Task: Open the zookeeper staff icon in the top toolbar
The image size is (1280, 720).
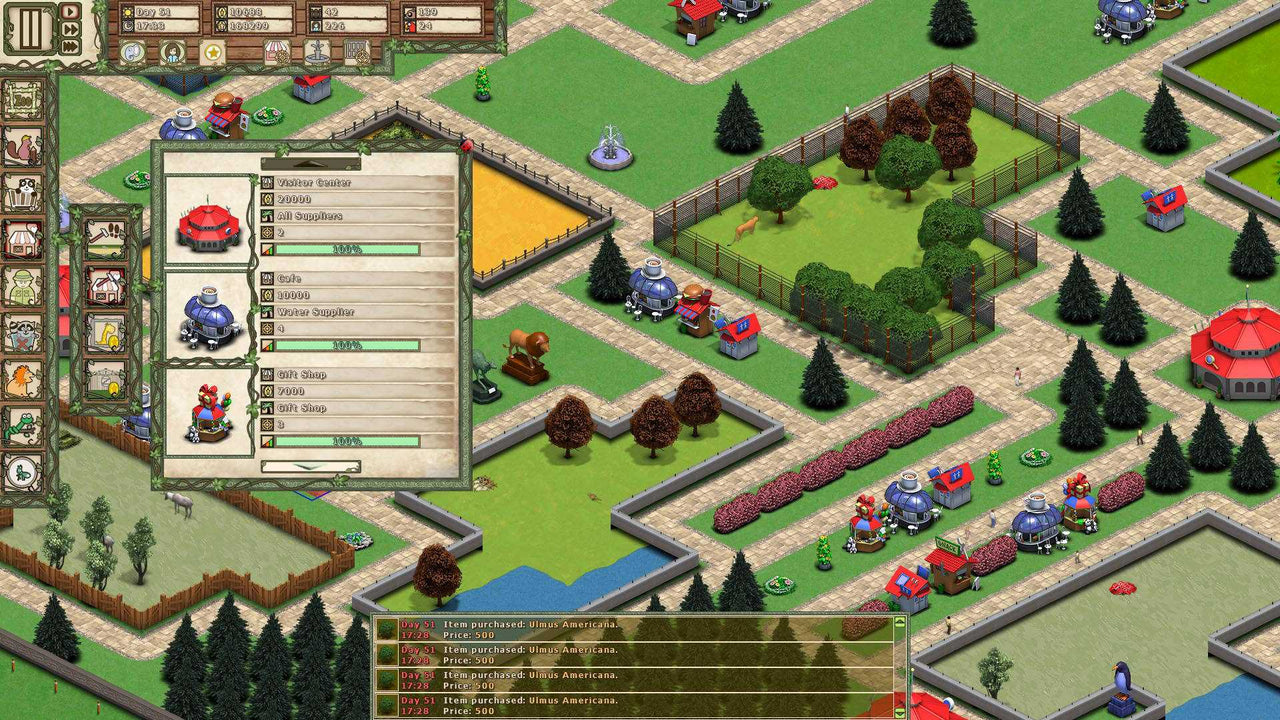Action: coord(172,53)
